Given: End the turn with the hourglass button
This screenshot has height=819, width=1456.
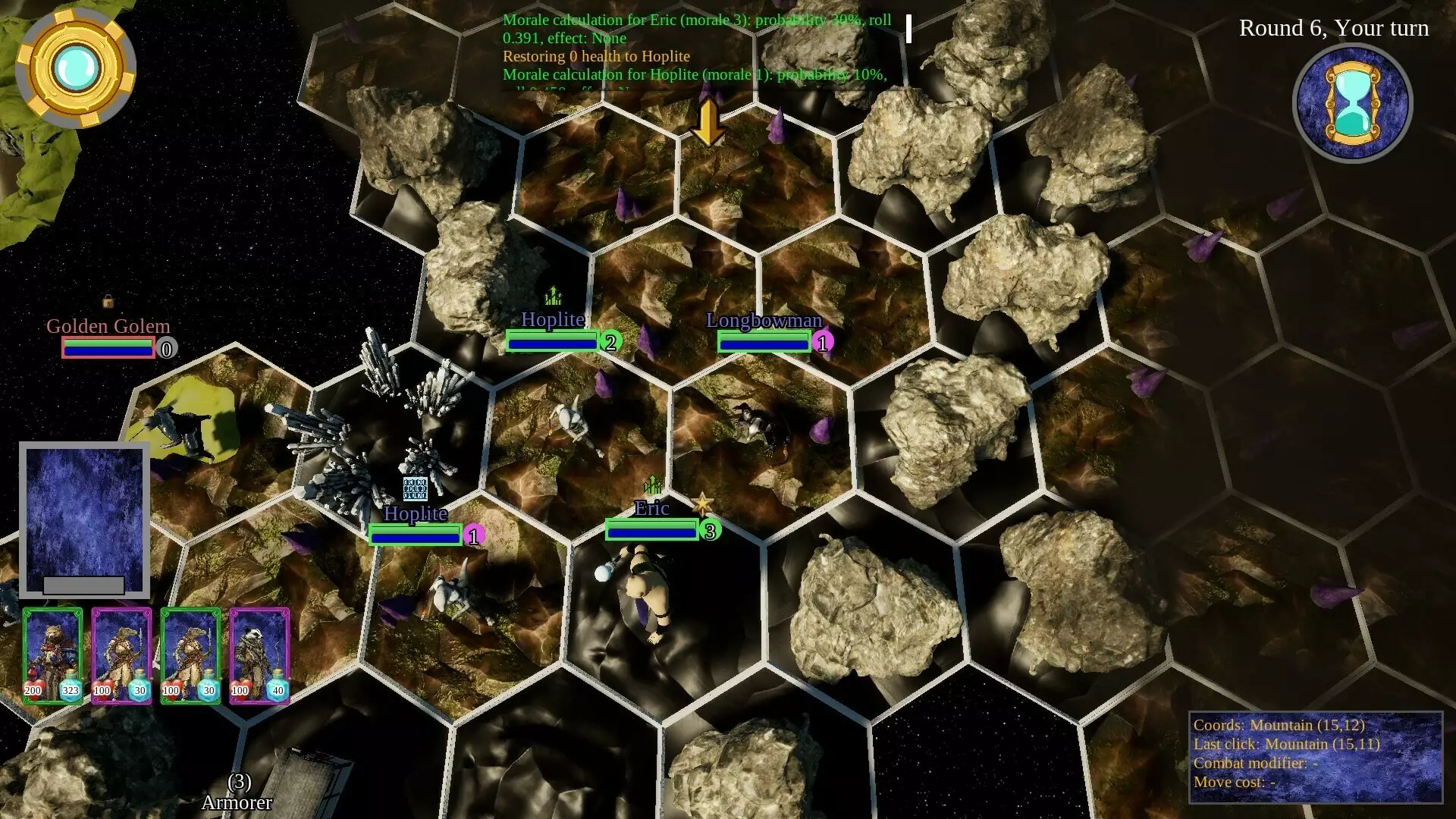Looking at the screenshot, I should pos(1352,103).
